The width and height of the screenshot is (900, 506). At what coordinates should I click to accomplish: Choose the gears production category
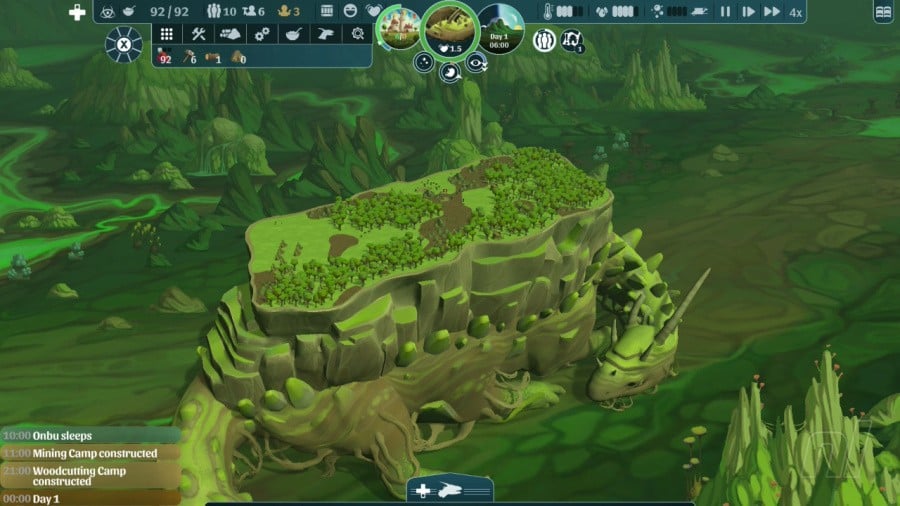262,34
